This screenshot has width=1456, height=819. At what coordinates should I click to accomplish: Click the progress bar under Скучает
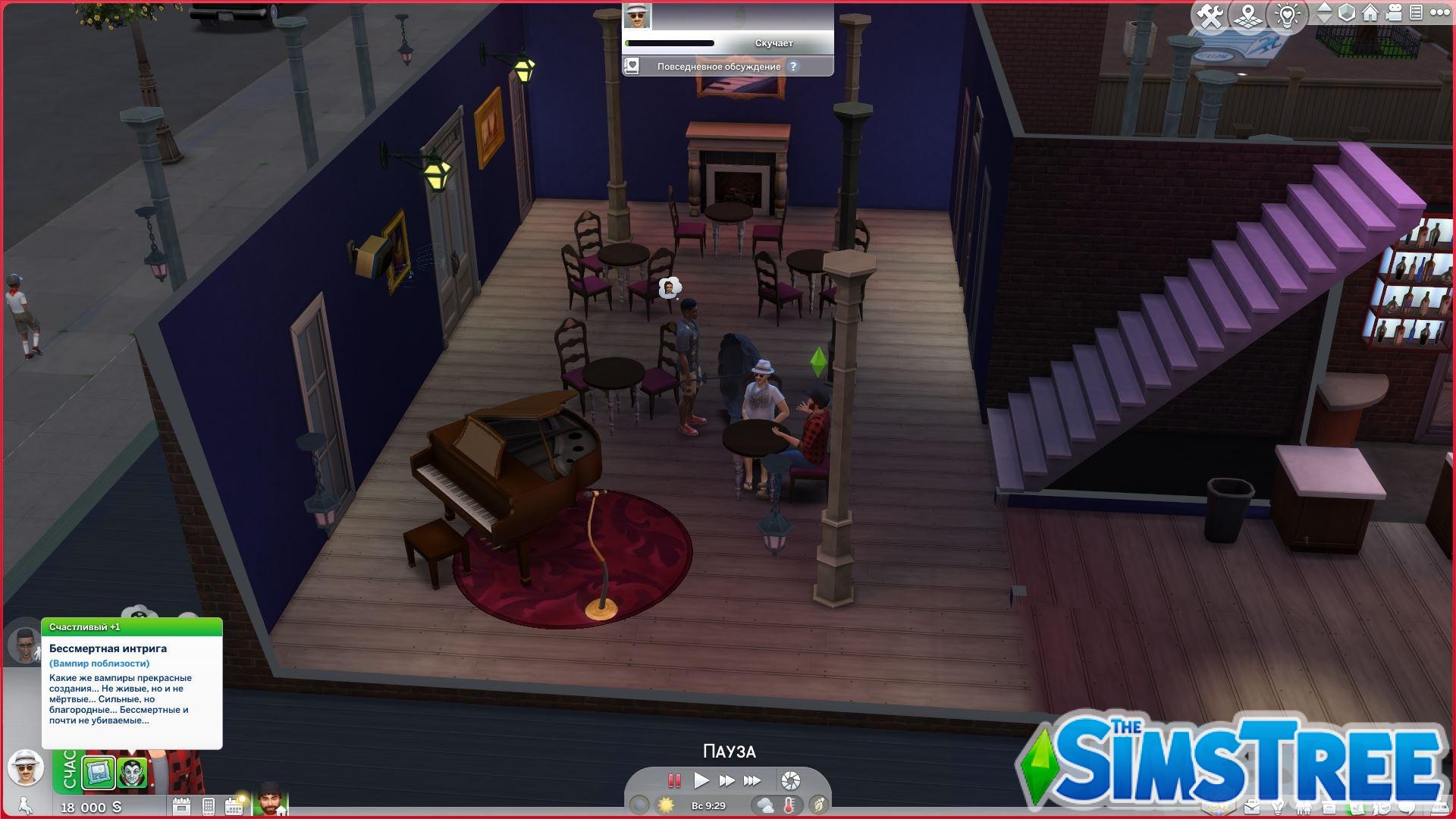(x=670, y=42)
